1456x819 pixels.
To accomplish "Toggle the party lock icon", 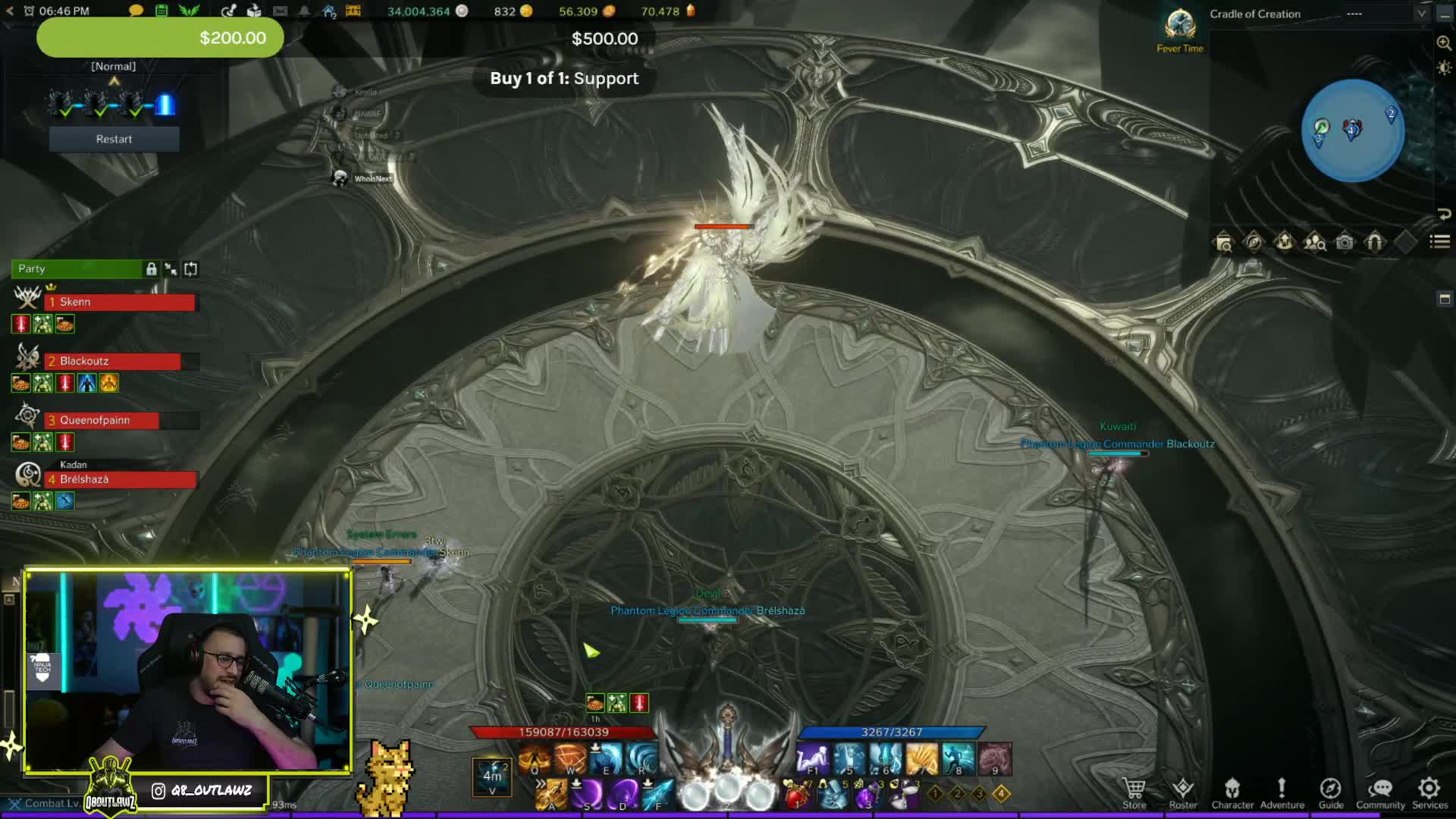I will [152, 269].
